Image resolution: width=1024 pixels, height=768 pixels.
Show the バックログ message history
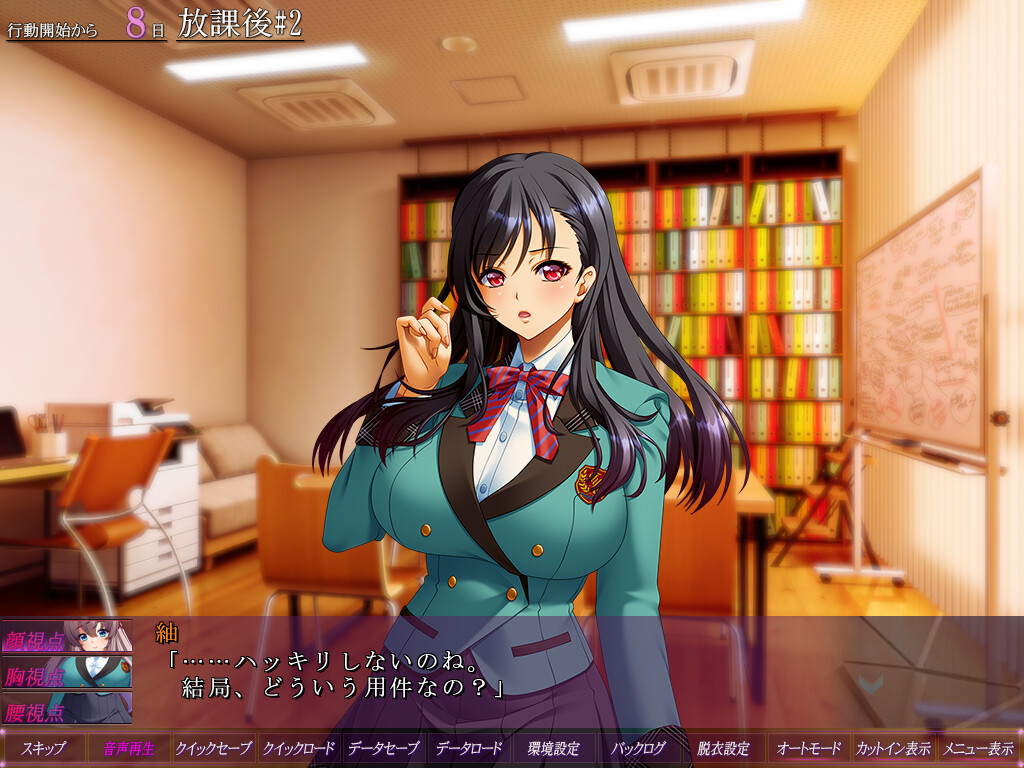coord(638,748)
